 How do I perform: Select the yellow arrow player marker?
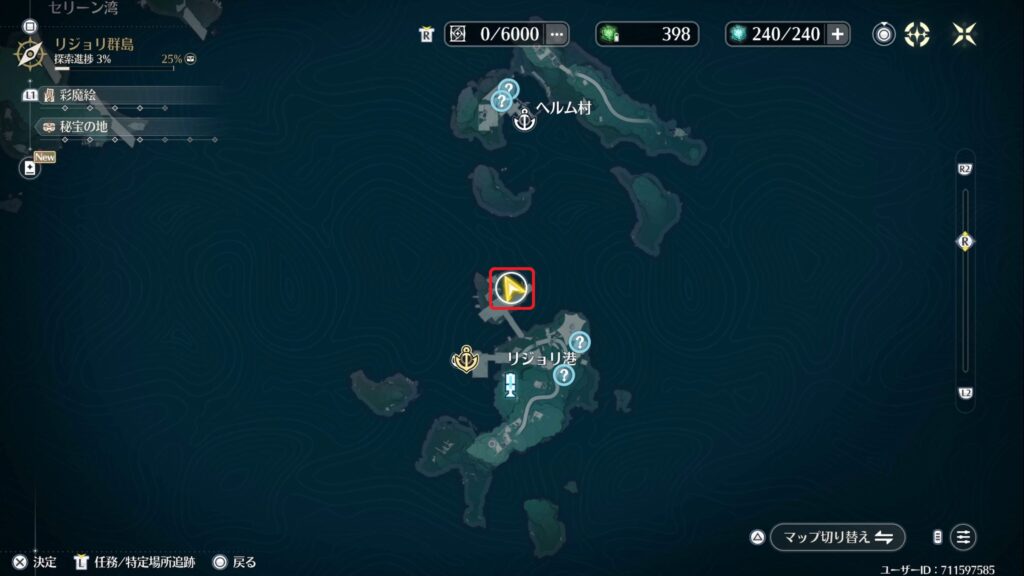click(x=511, y=289)
